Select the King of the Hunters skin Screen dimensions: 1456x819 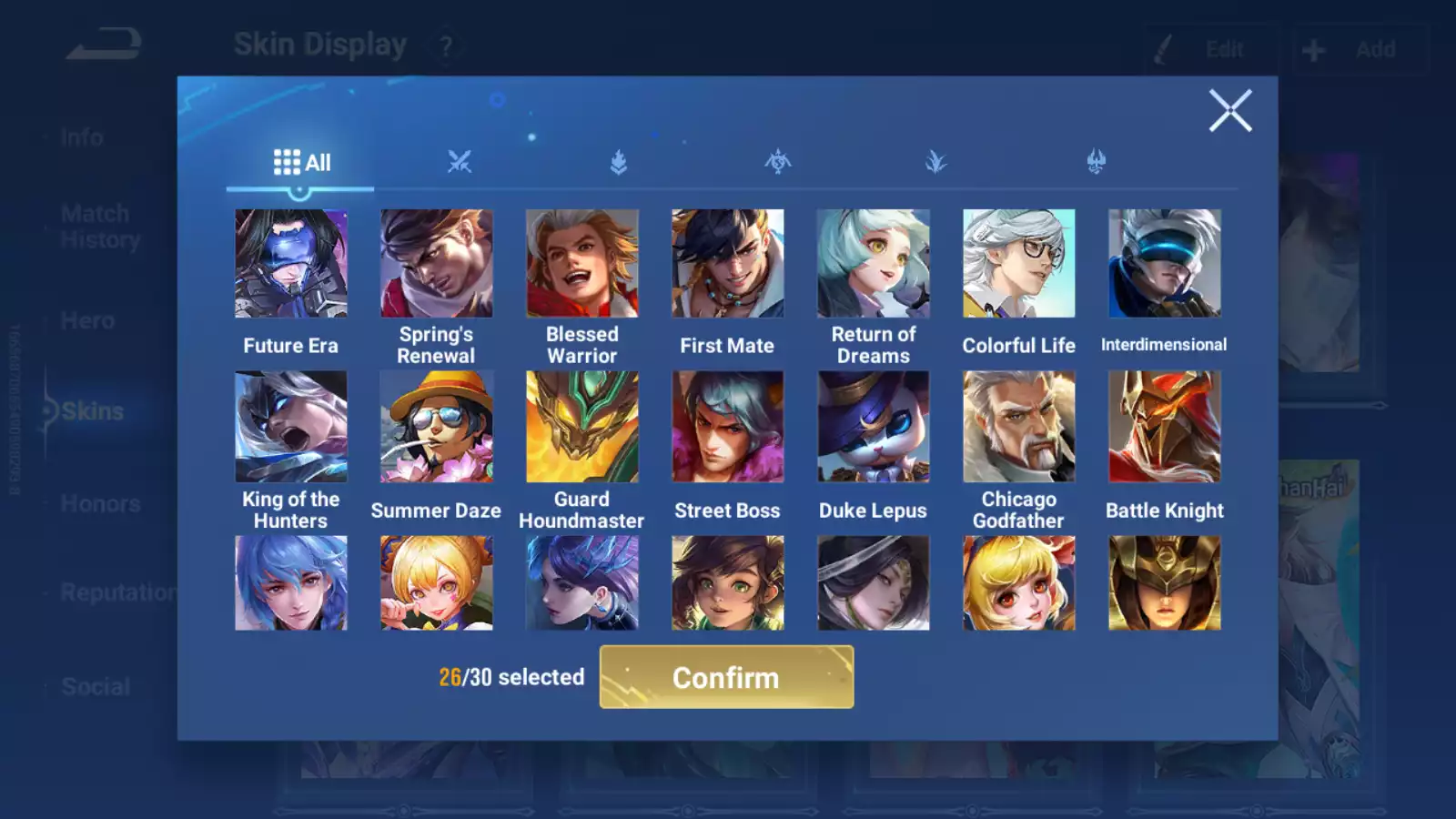[291, 427]
